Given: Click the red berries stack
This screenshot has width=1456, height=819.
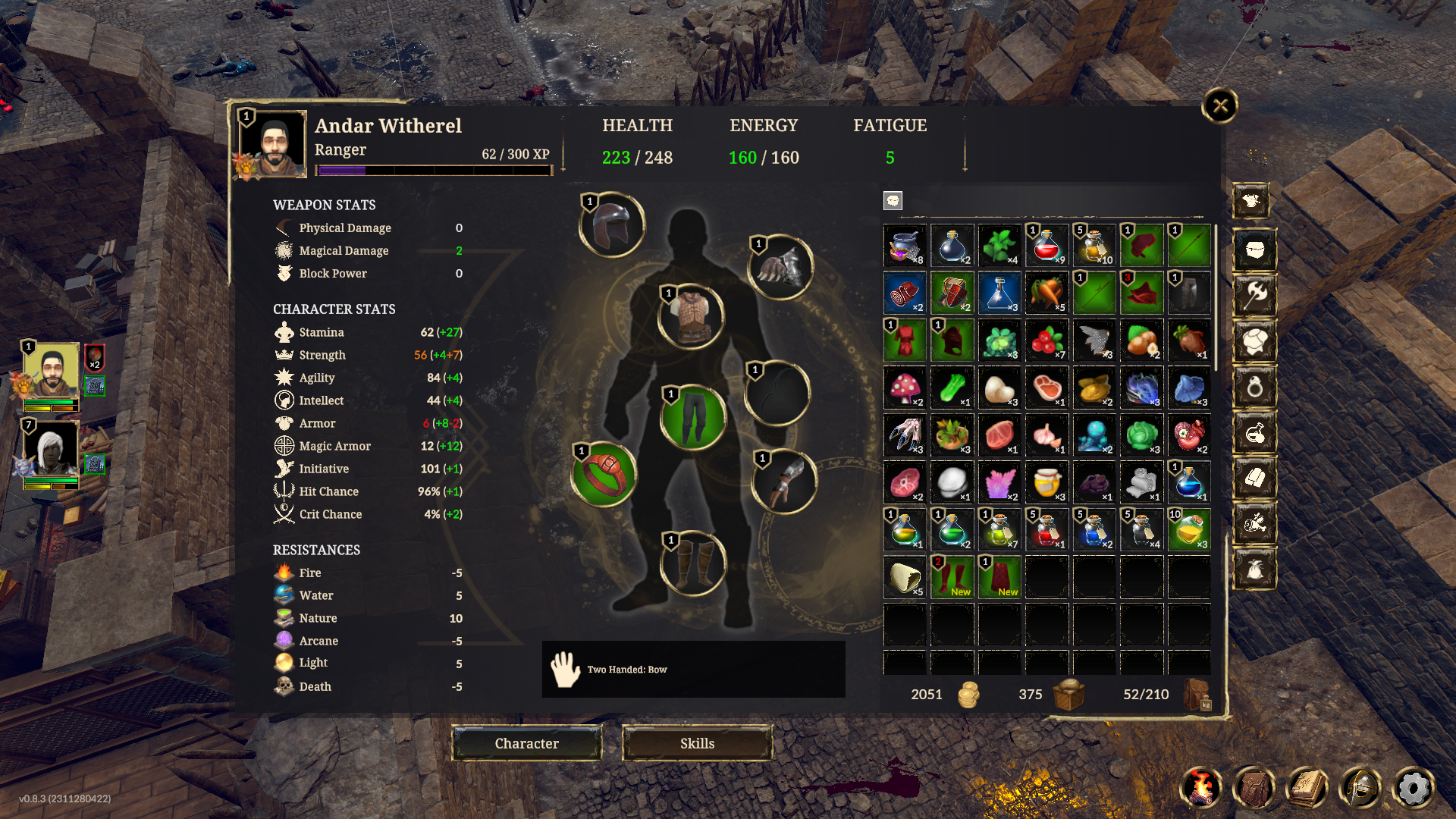Looking at the screenshot, I should 1046,340.
